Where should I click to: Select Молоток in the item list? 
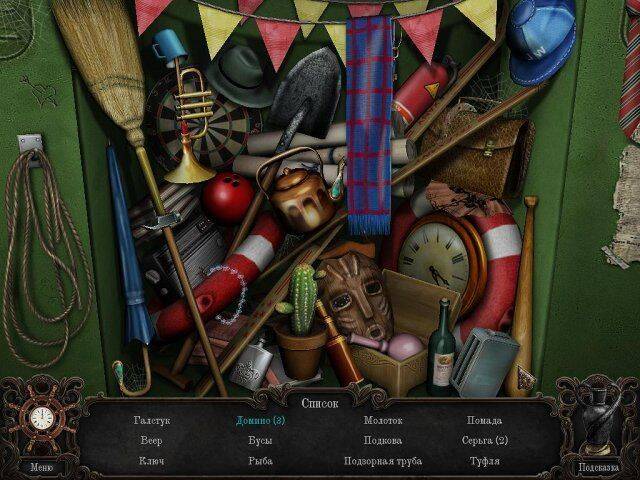(x=382, y=420)
